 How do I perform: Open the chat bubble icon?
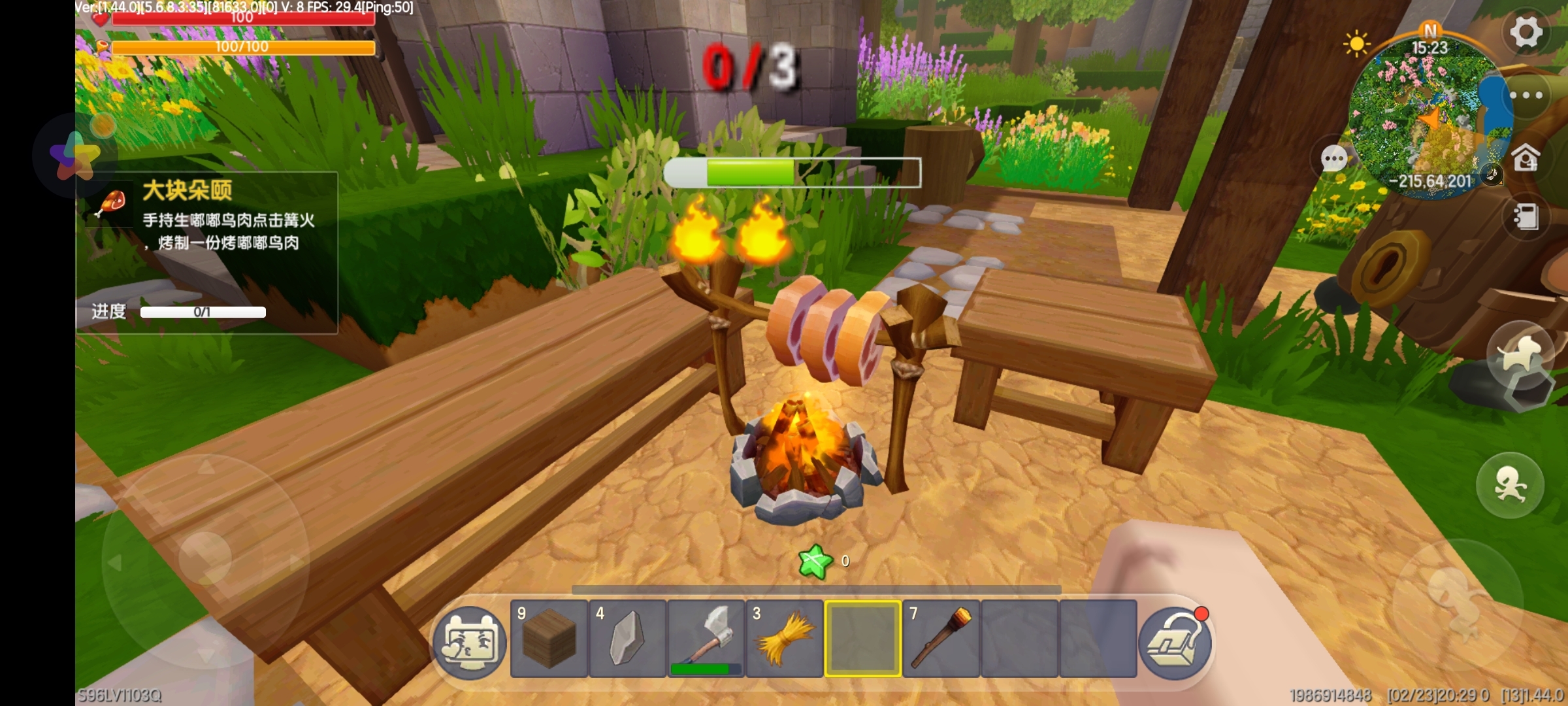(x=1333, y=158)
